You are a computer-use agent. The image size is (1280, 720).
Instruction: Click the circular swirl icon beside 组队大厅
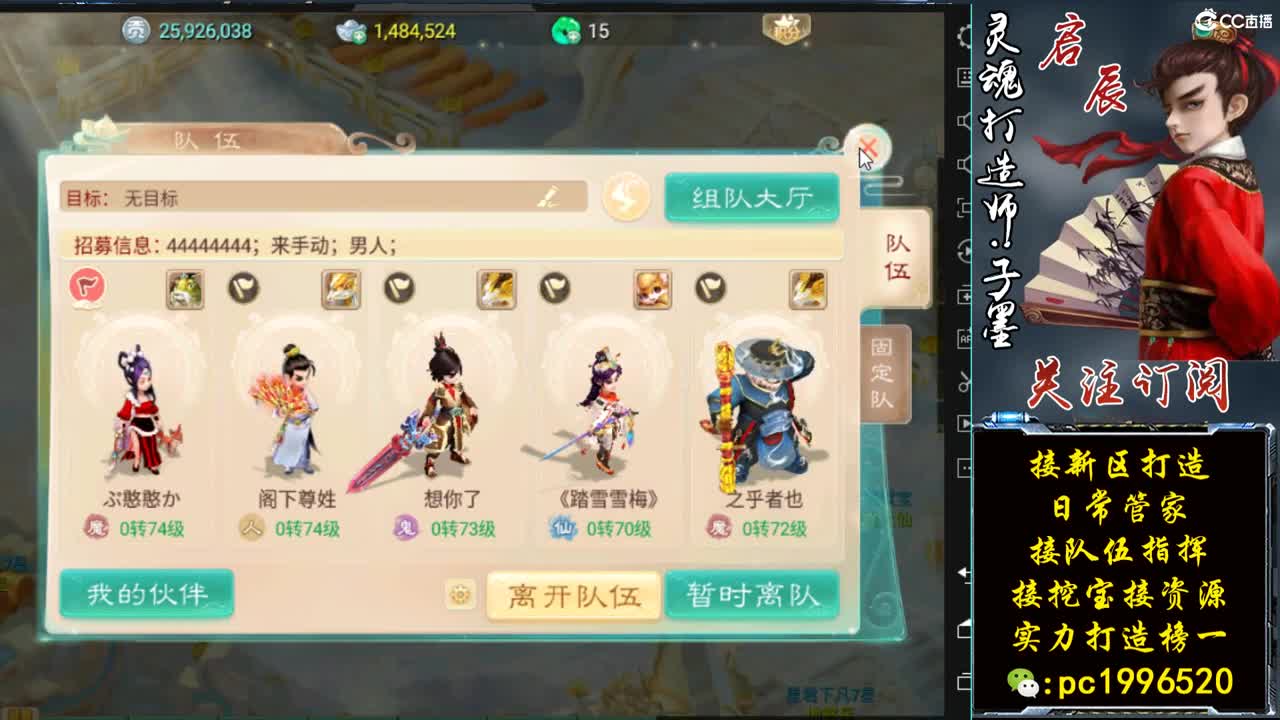tap(625, 197)
